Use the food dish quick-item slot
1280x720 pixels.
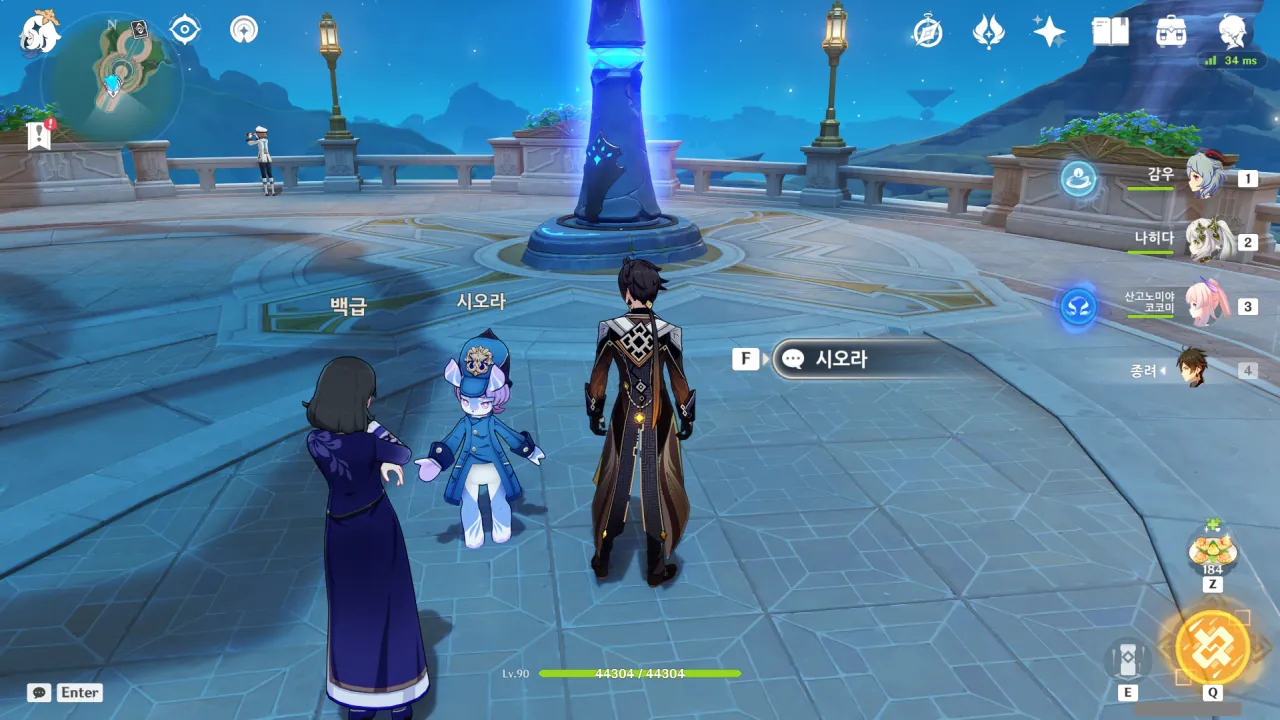tap(1212, 550)
